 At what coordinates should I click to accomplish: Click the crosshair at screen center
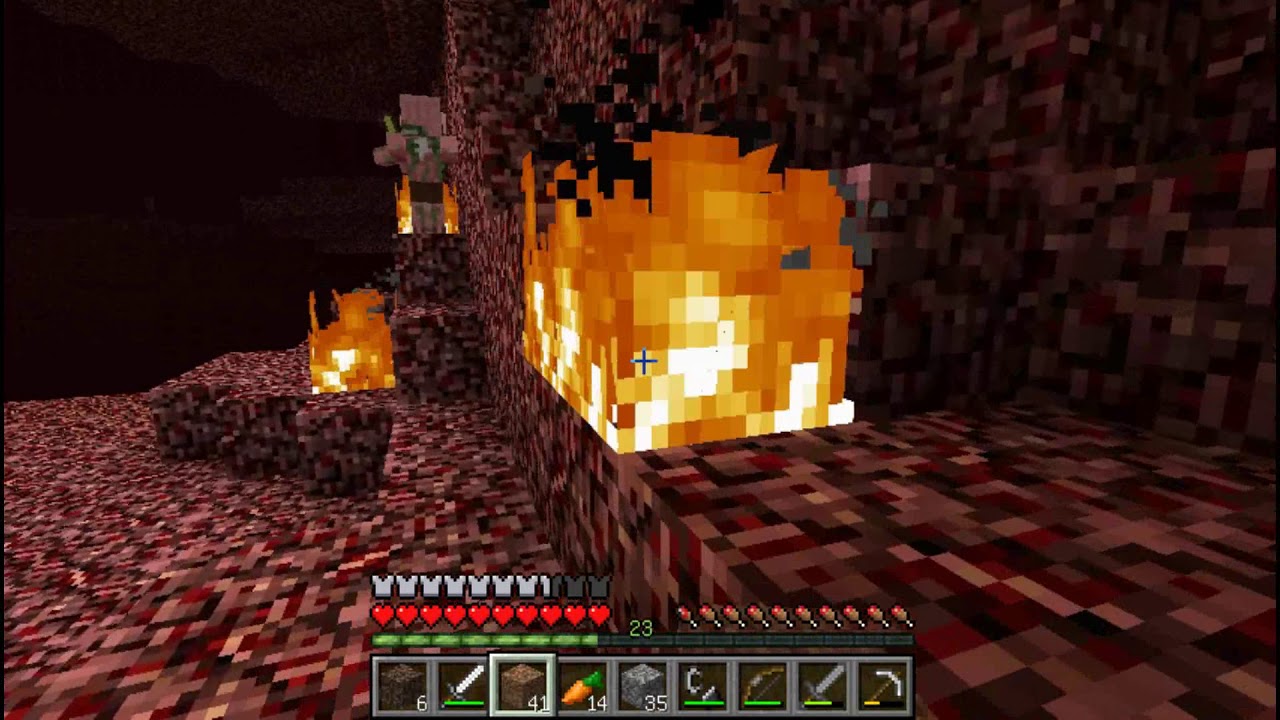[x=644, y=362]
